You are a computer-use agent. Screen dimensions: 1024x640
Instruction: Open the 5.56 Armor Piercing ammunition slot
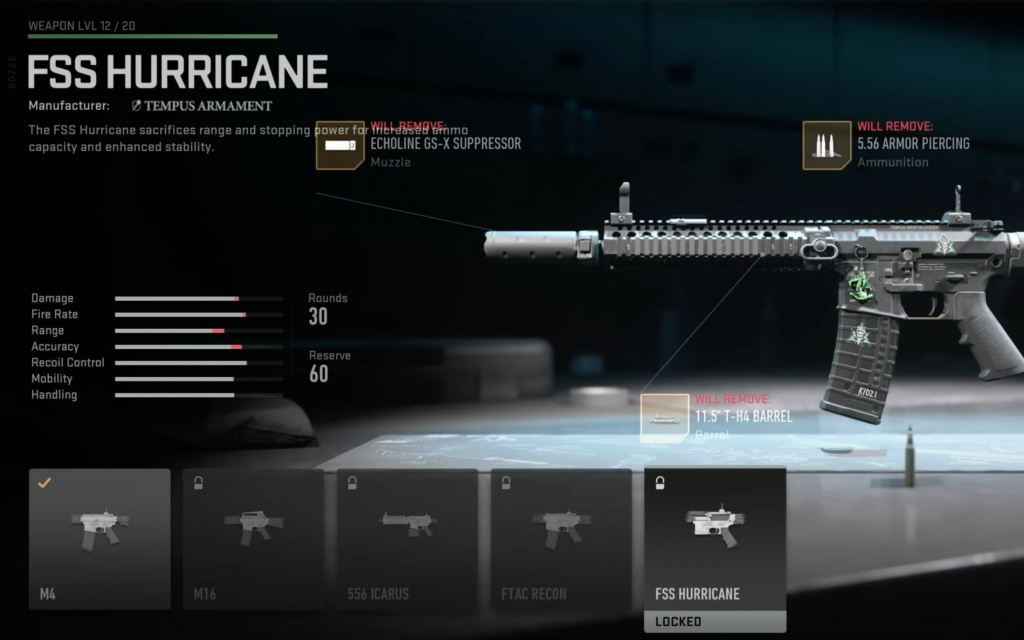click(827, 146)
